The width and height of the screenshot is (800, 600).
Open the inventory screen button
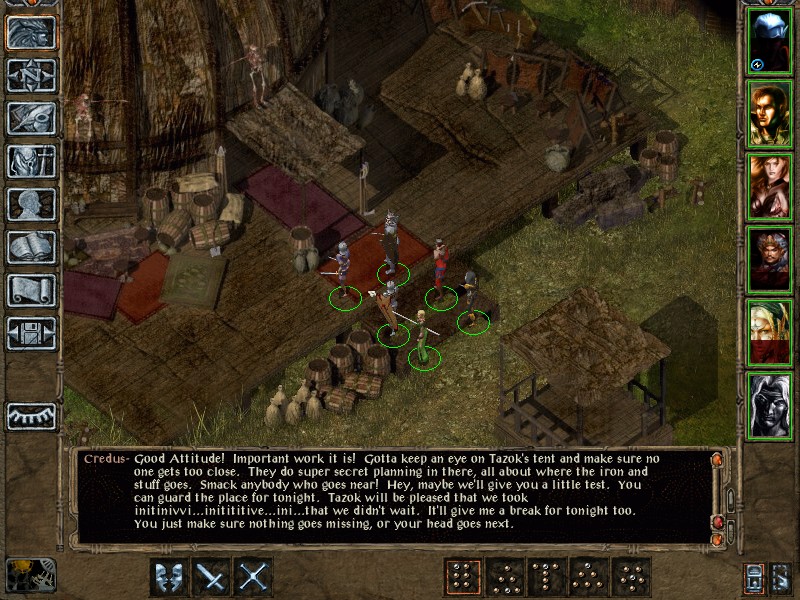31,161
